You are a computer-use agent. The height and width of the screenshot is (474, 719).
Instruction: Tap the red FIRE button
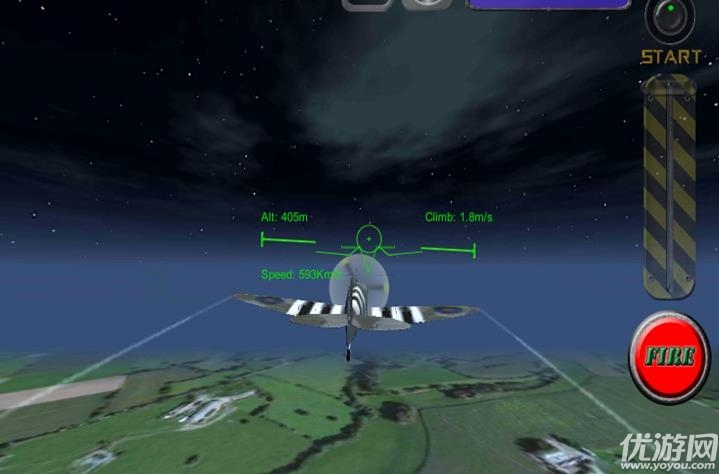pyautogui.click(x=669, y=357)
